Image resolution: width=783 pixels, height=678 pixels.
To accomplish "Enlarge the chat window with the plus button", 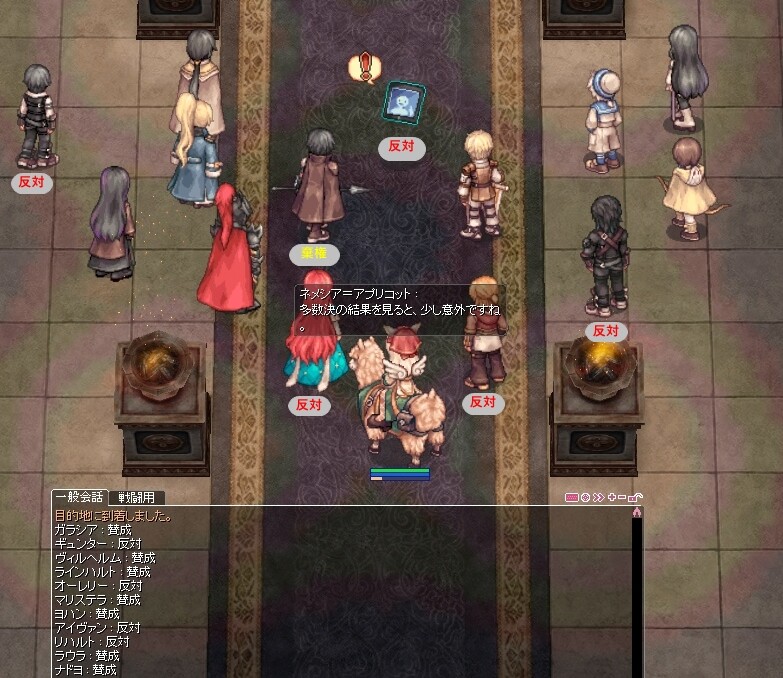I will tap(611, 497).
